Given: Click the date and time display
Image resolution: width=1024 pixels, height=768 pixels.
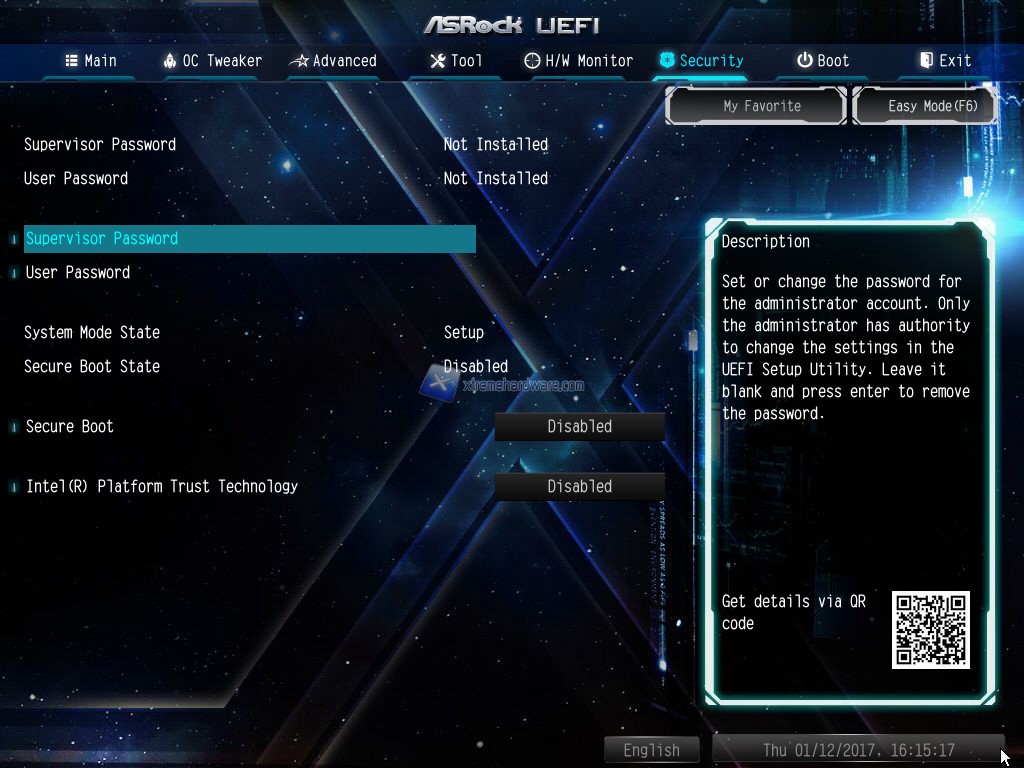Looking at the screenshot, I should coord(858,750).
